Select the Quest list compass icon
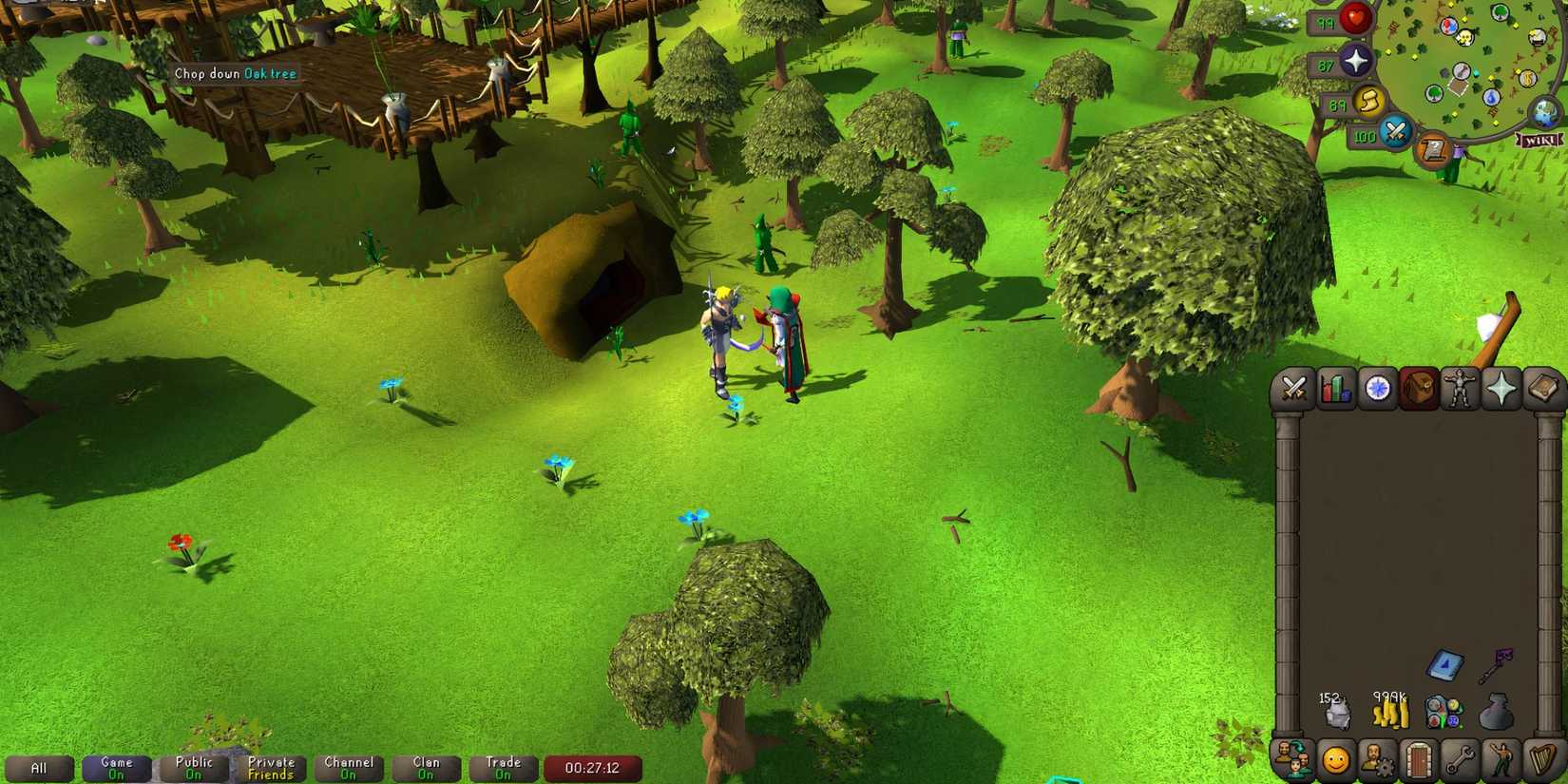Screen dimensions: 1568x784 pyautogui.click(x=1377, y=389)
